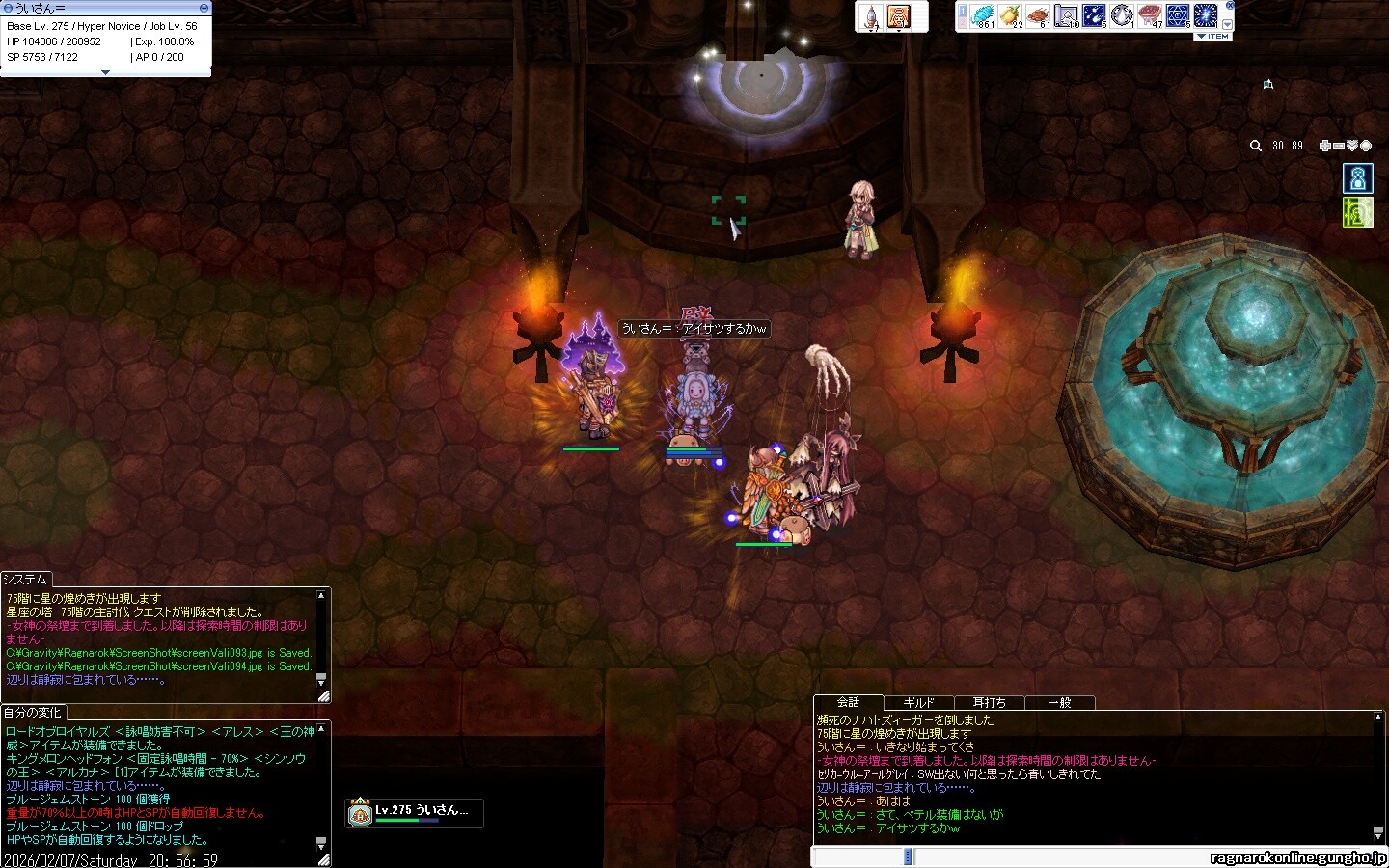Click the Lv.275 party member bar

tap(414, 813)
